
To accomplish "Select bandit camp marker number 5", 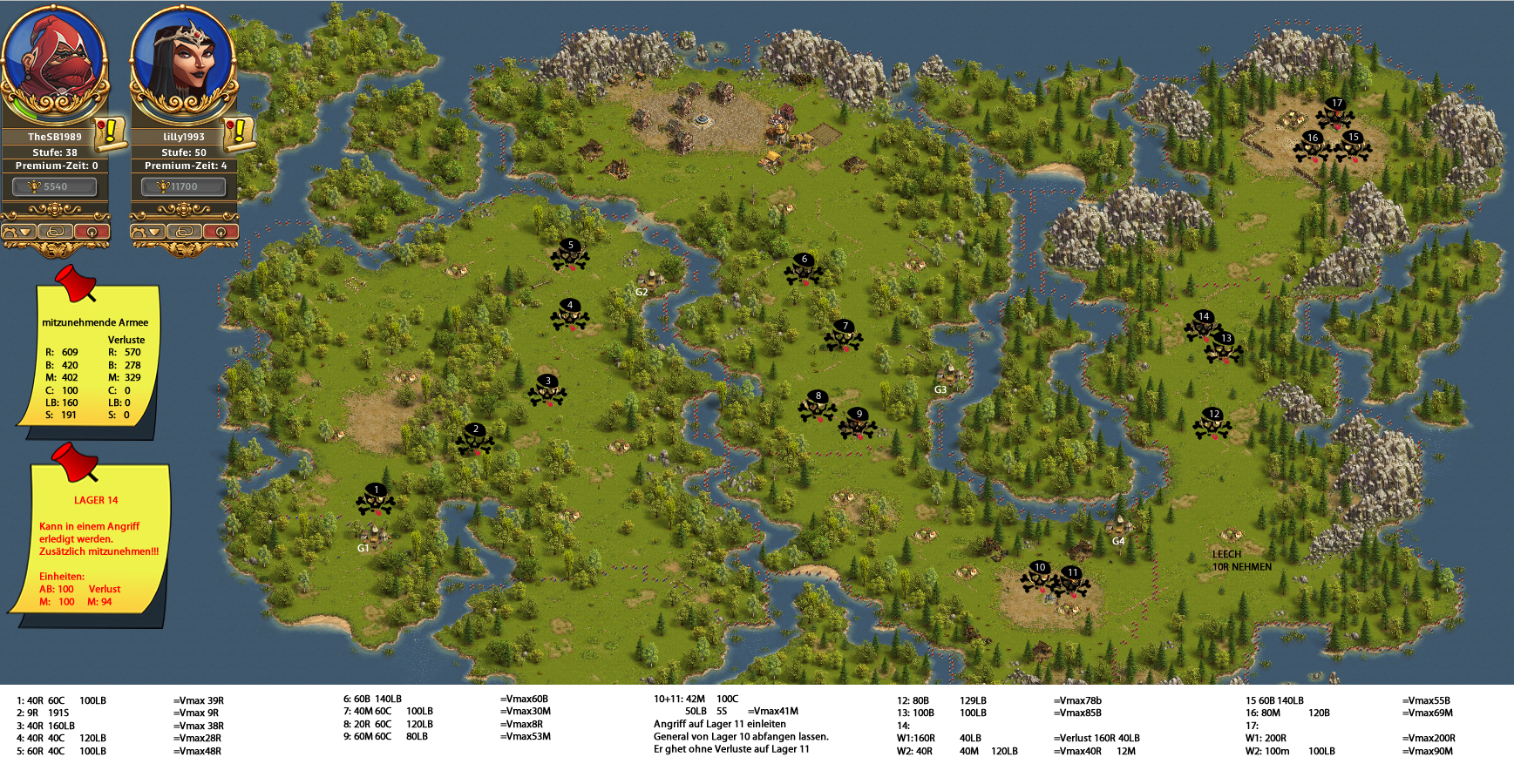I will [570, 254].
